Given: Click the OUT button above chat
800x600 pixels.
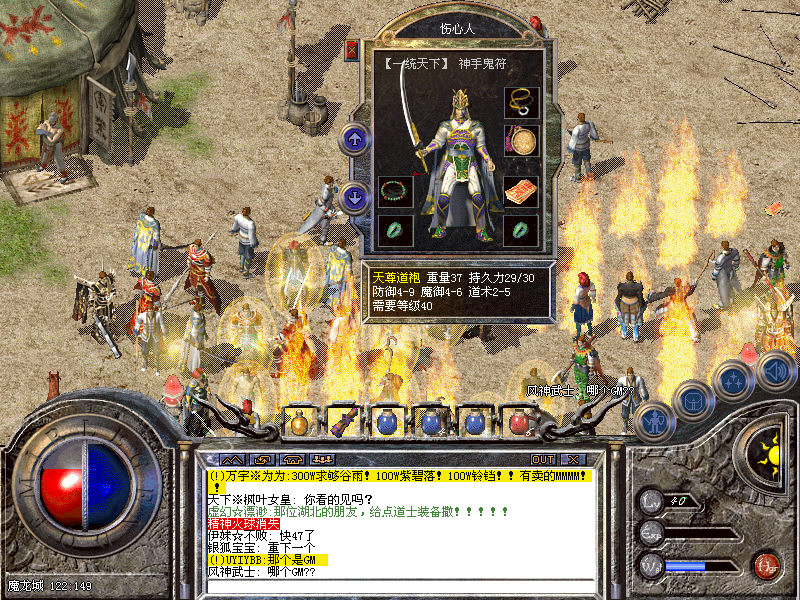Looking at the screenshot, I should (543, 459).
